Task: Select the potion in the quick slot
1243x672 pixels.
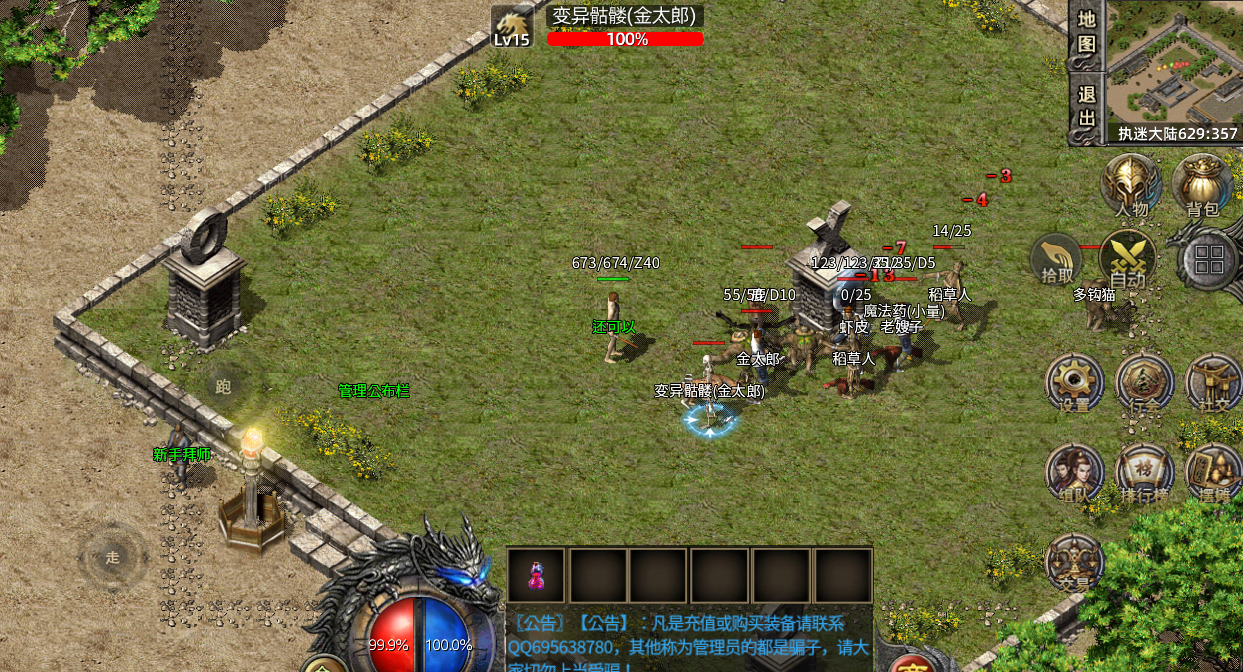Action: pos(536,576)
